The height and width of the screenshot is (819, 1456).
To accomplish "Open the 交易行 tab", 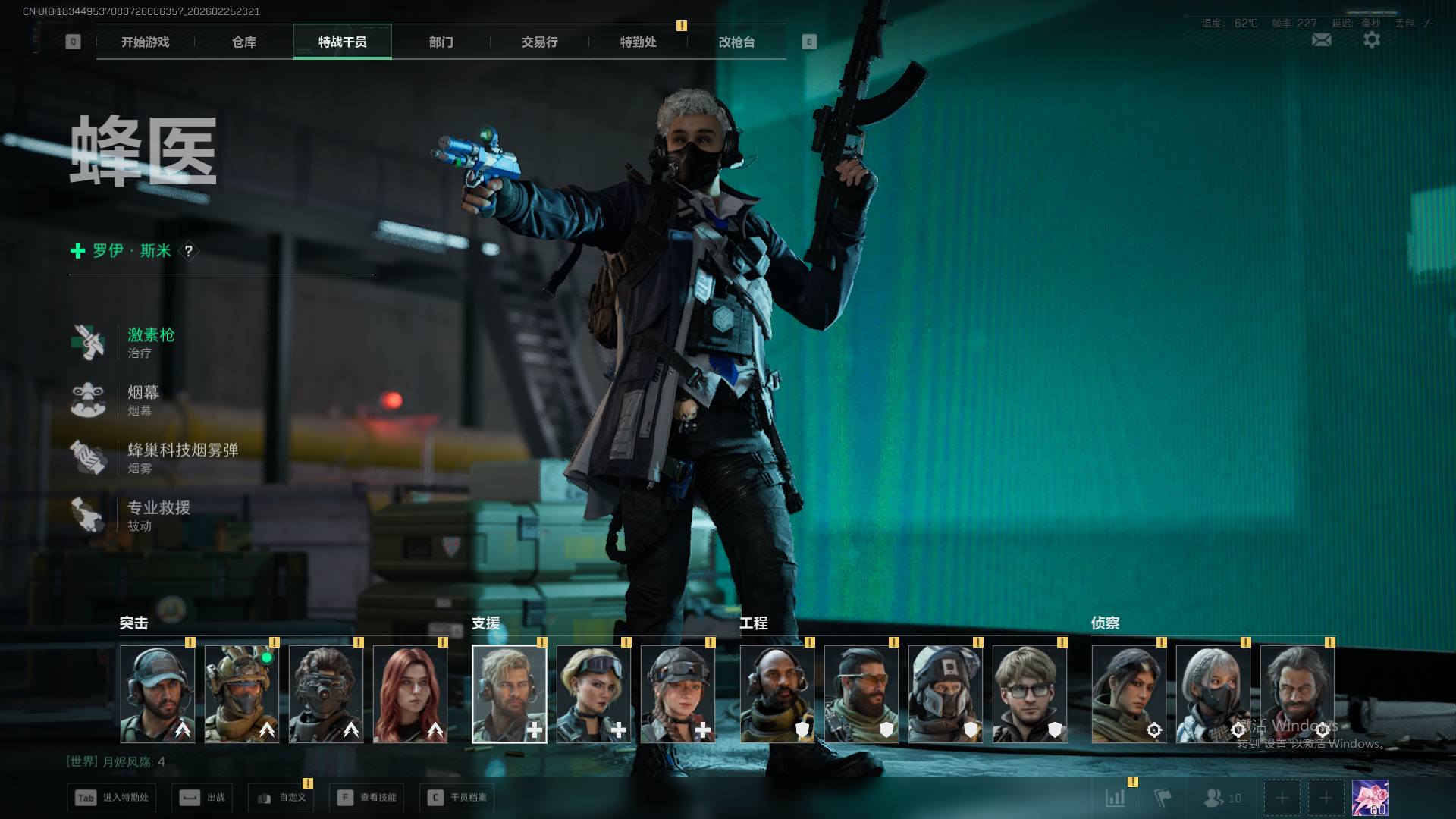I will [539, 42].
